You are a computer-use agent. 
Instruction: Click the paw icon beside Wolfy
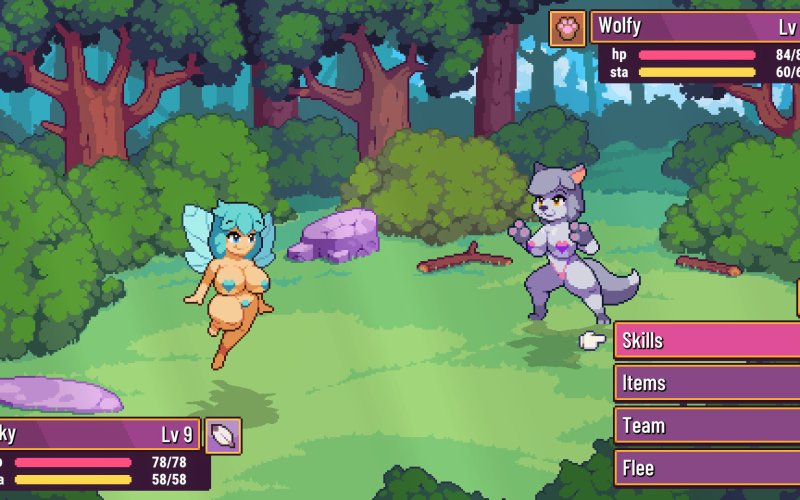click(568, 28)
